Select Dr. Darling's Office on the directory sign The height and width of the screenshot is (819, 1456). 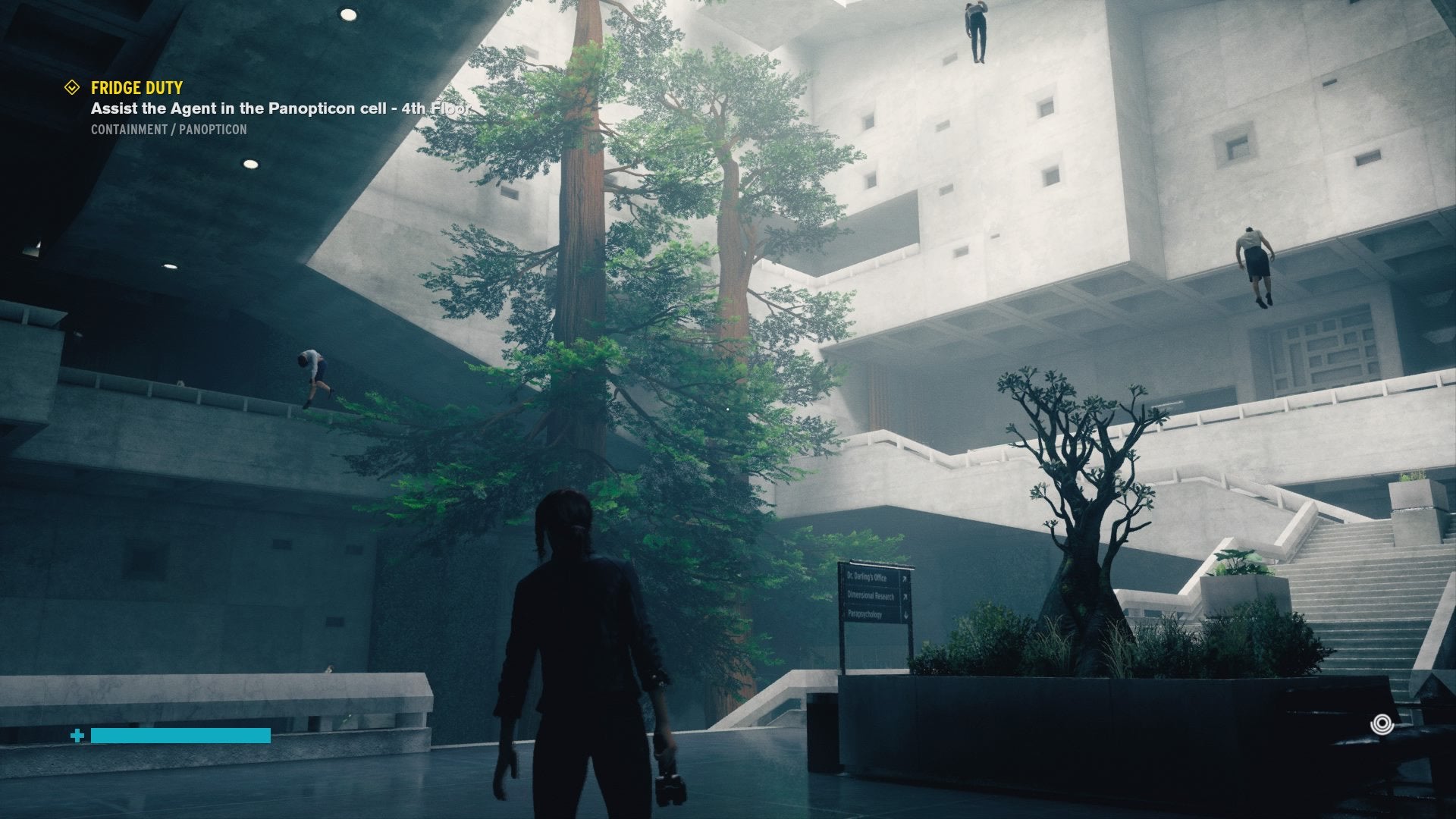point(867,579)
